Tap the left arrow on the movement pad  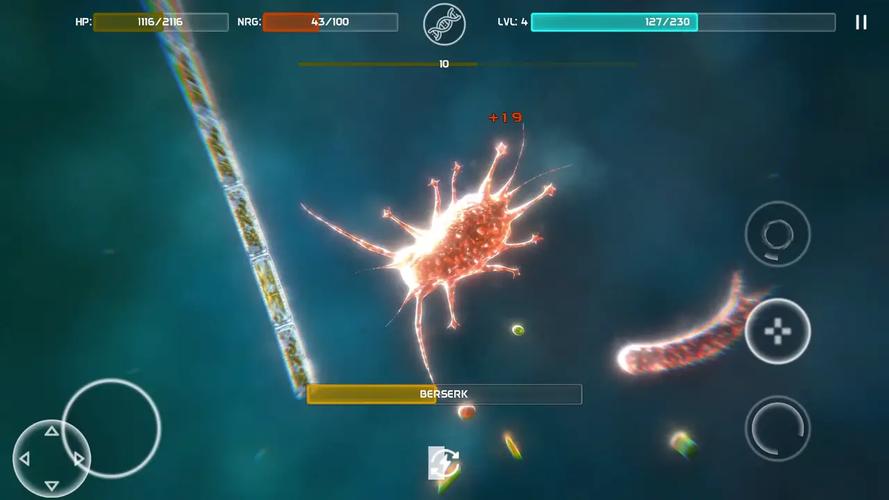25,459
